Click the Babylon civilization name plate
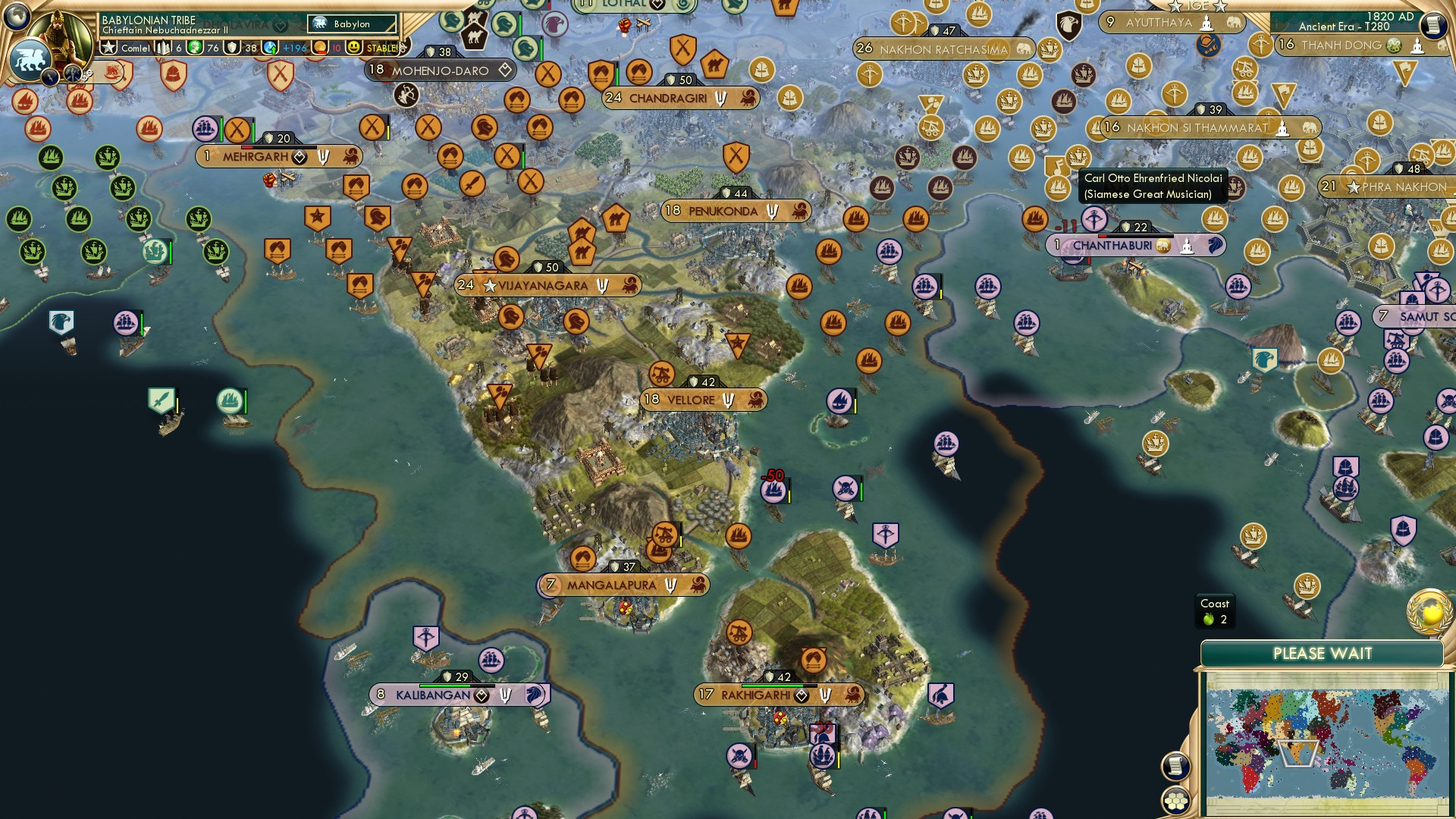Viewport: 1456px width, 819px height. (x=353, y=24)
